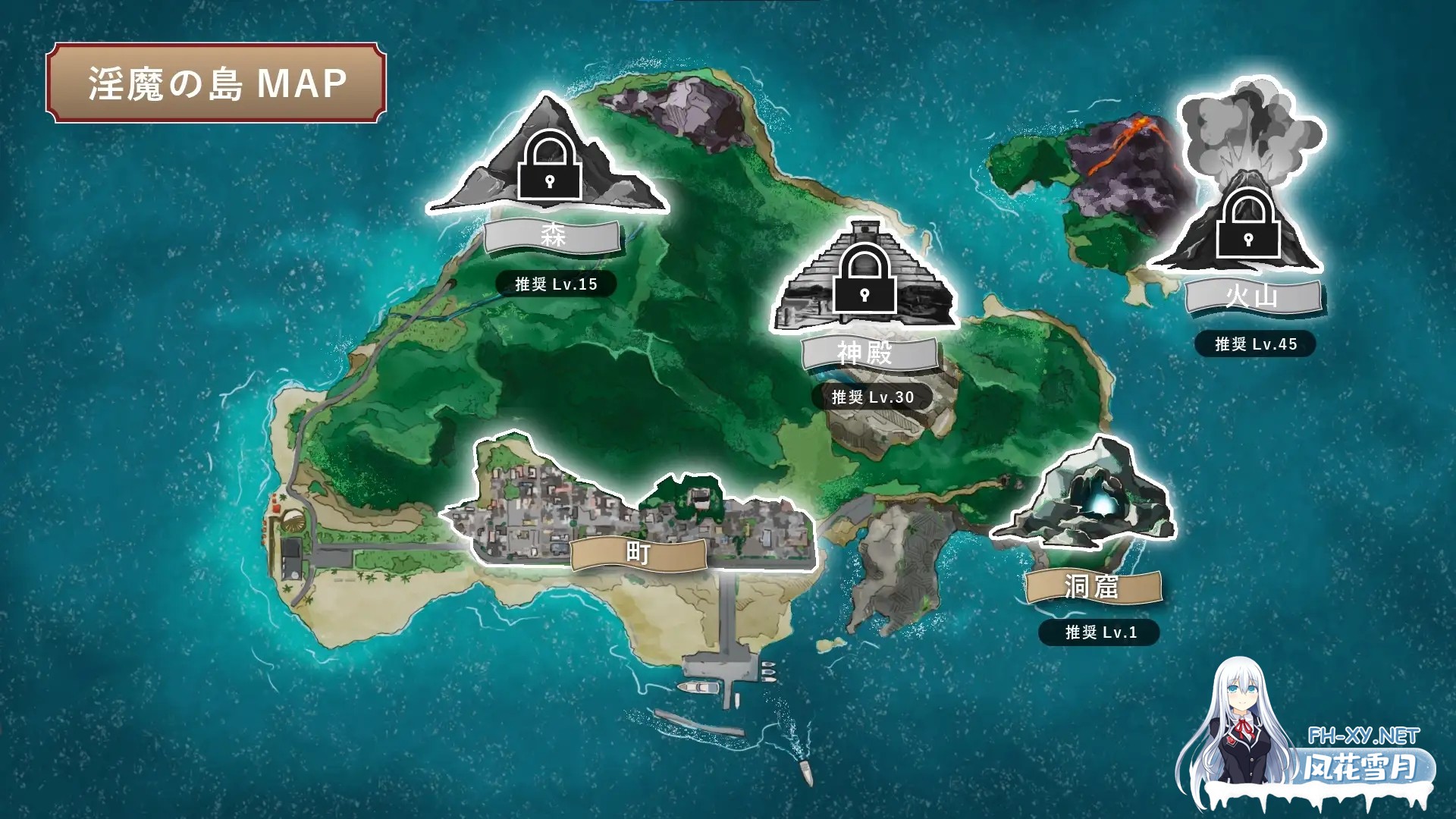This screenshot has height=819, width=1456.
Task: Click the 町 town name banner
Action: [639, 554]
